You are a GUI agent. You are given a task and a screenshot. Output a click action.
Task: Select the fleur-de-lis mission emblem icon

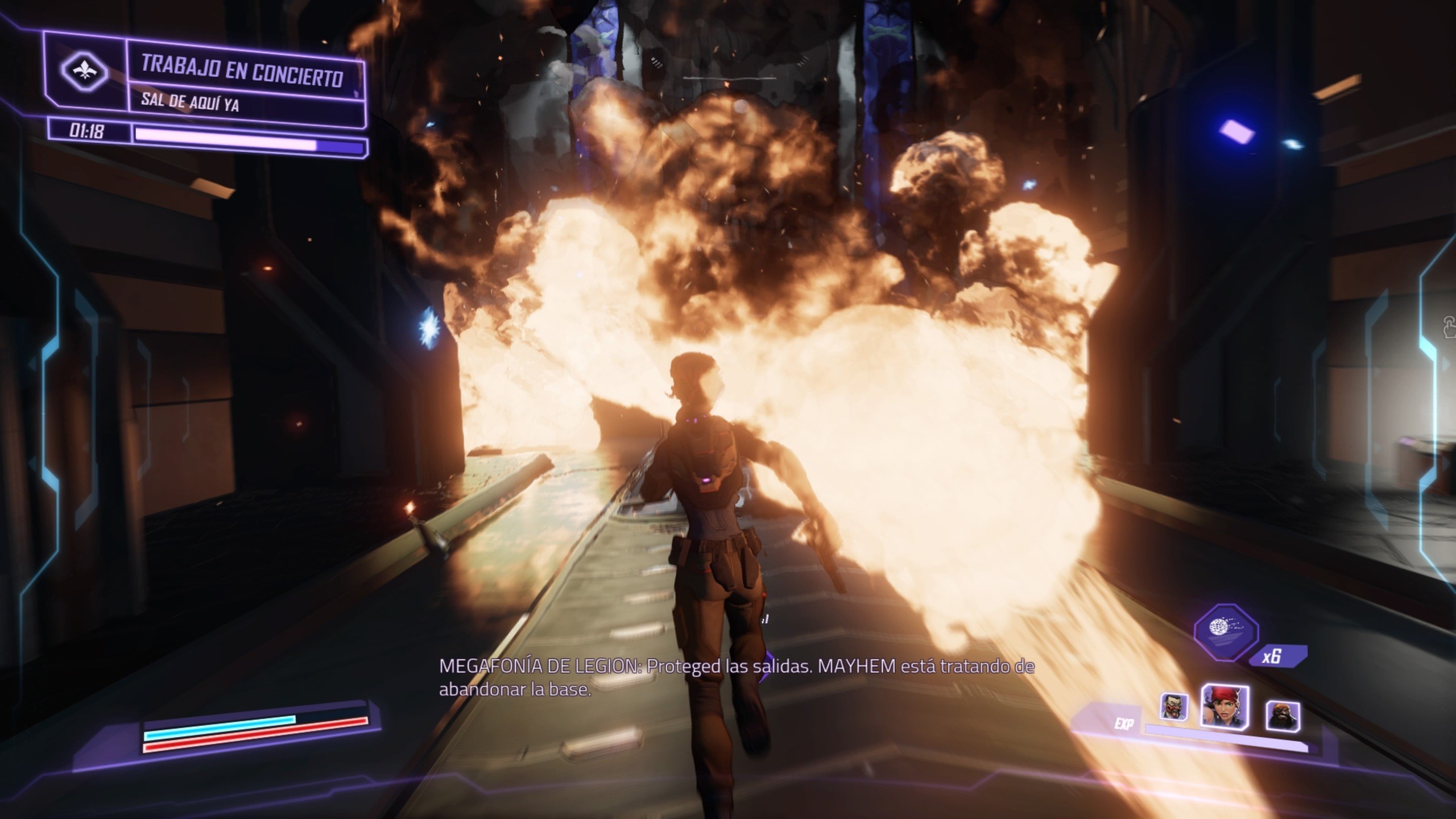pyautogui.click(x=84, y=70)
